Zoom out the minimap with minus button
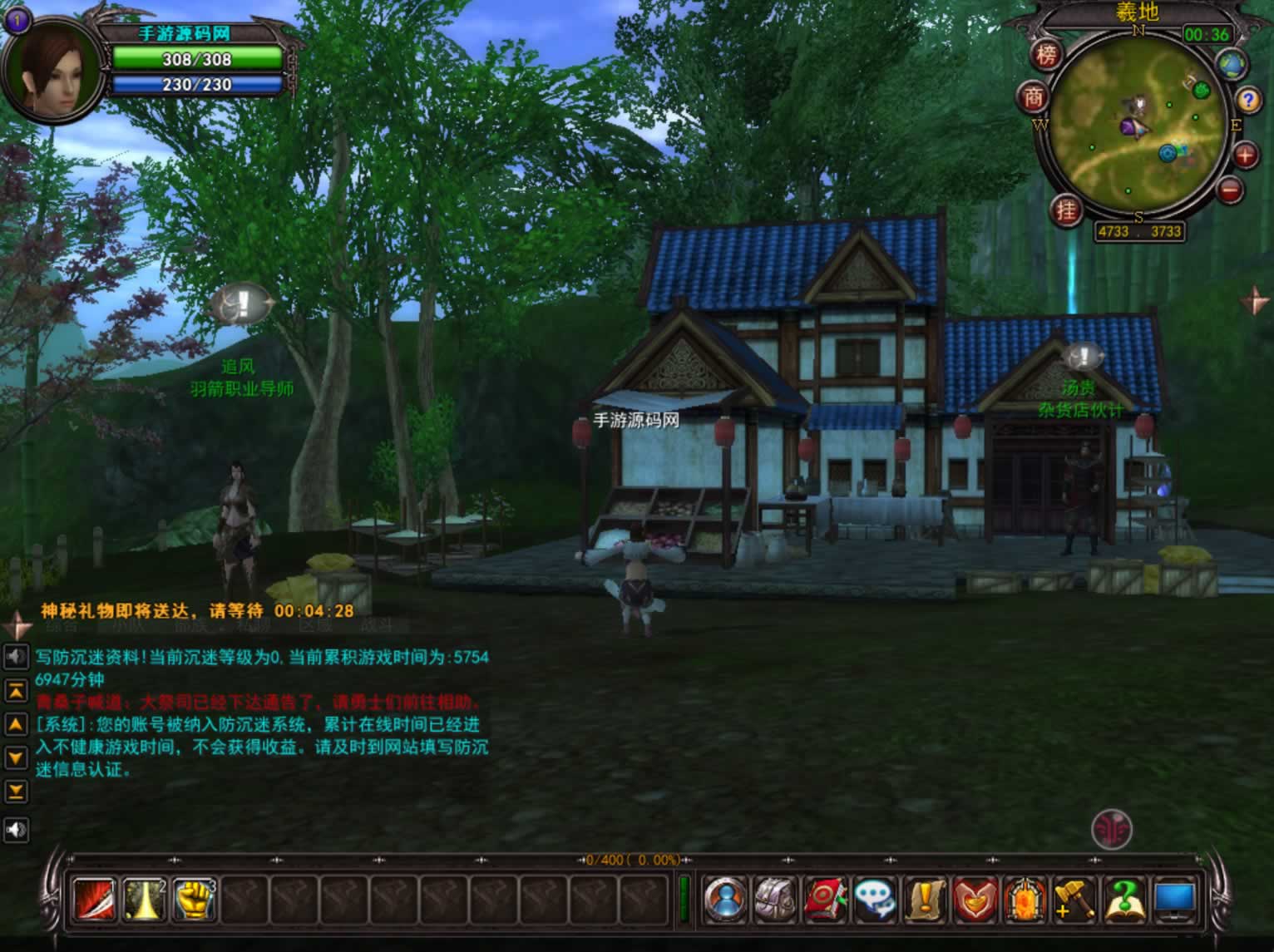This screenshot has height=952, width=1274. click(1231, 190)
